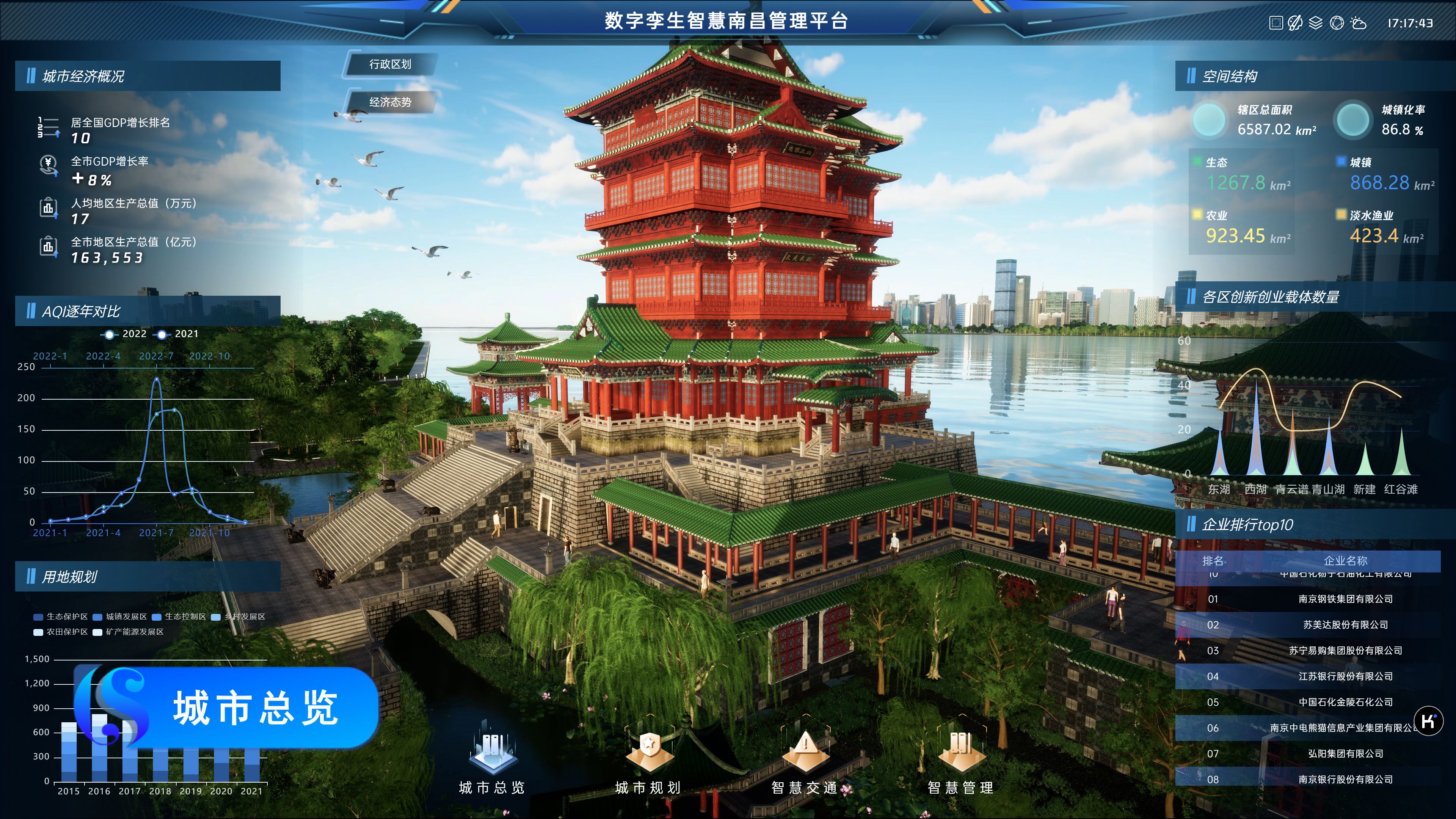Toggle the 2021 series in AQI legend
This screenshot has height=819, width=1456.
click(x=179, y=334)
